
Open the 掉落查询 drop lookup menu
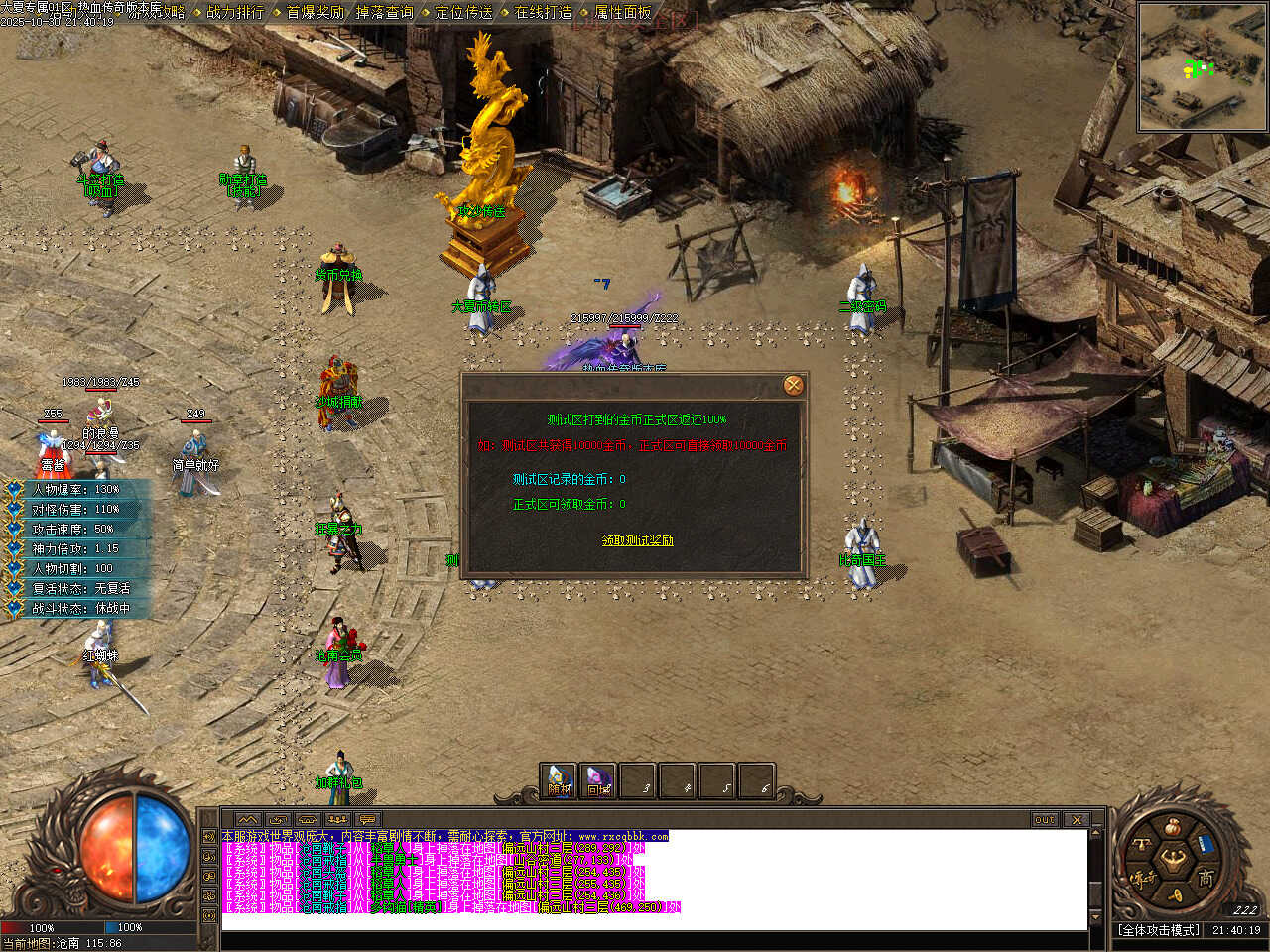pos(384,13)
